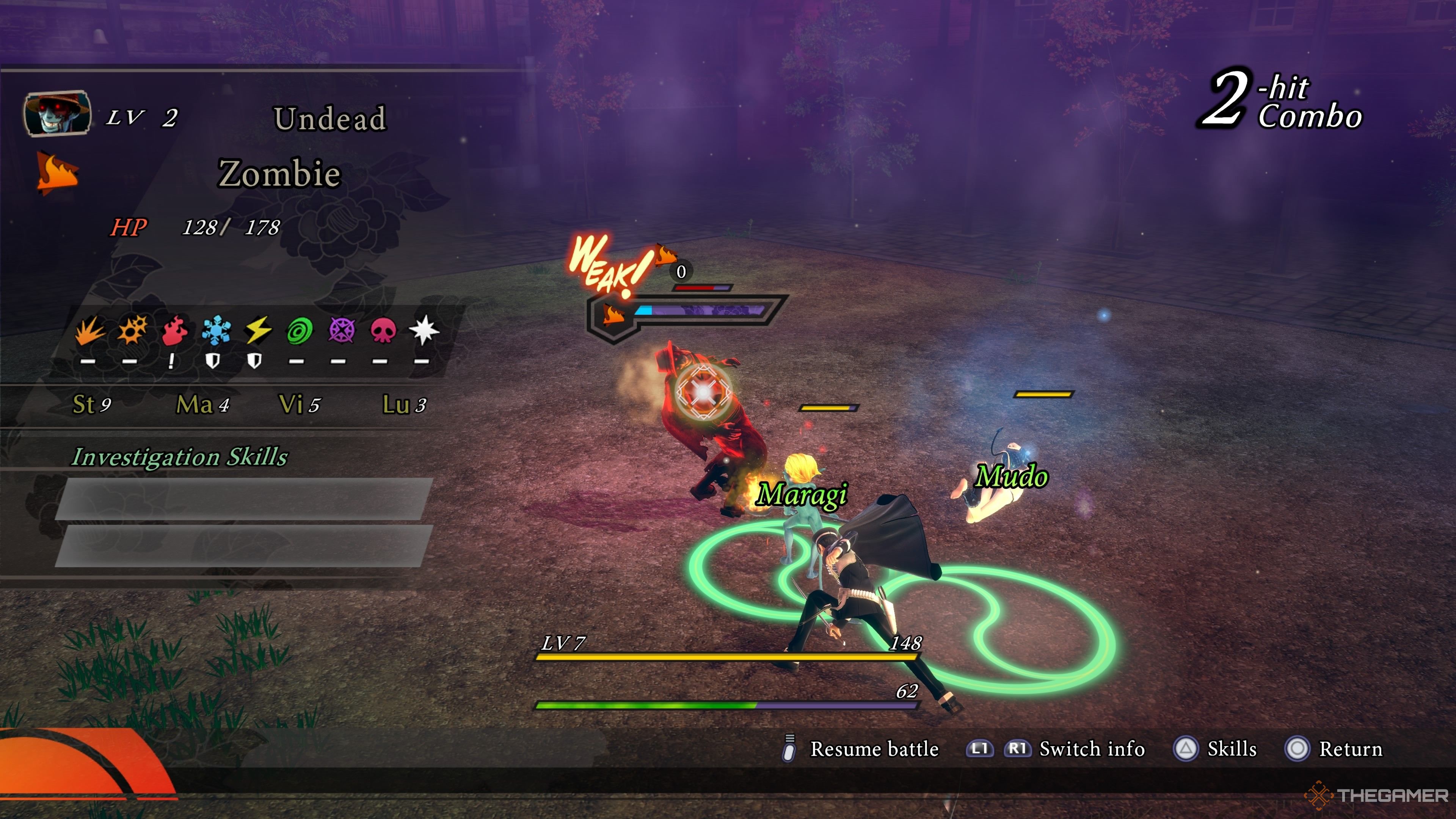Click the pink skull death affinity icon
The width and height of the screenshot is (1456, 819).
383,330
